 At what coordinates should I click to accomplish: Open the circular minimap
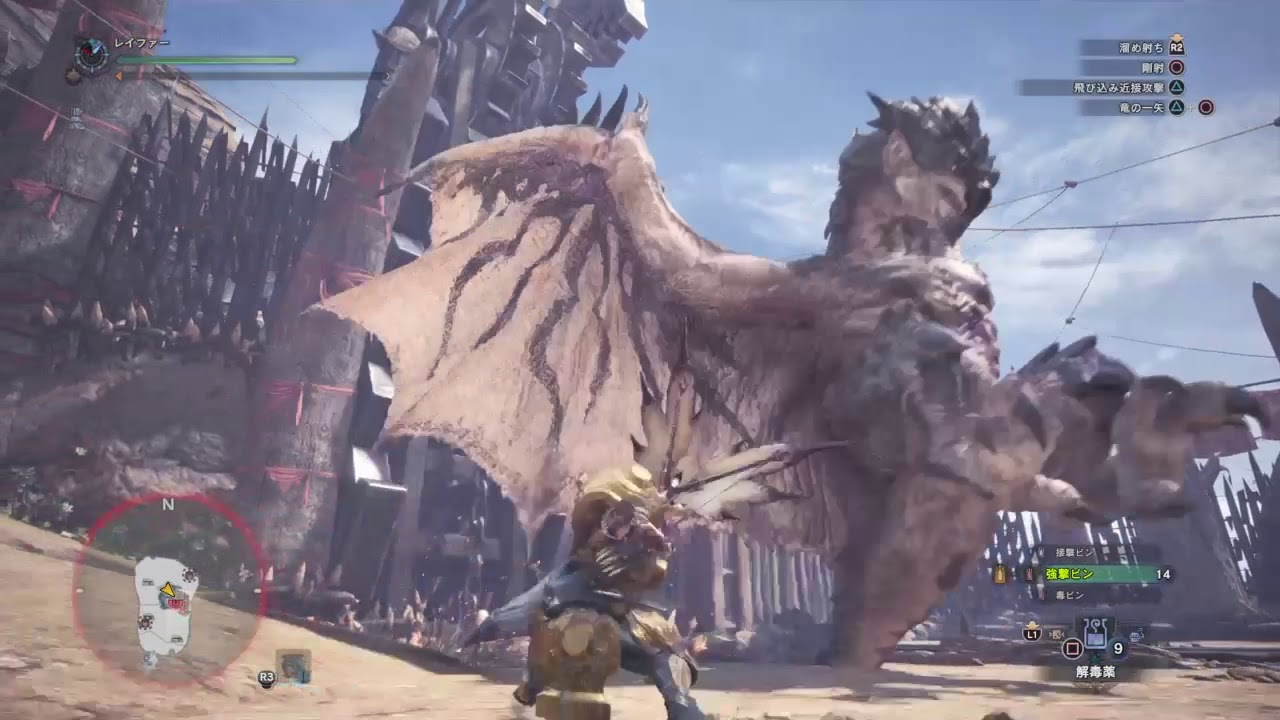168,590
